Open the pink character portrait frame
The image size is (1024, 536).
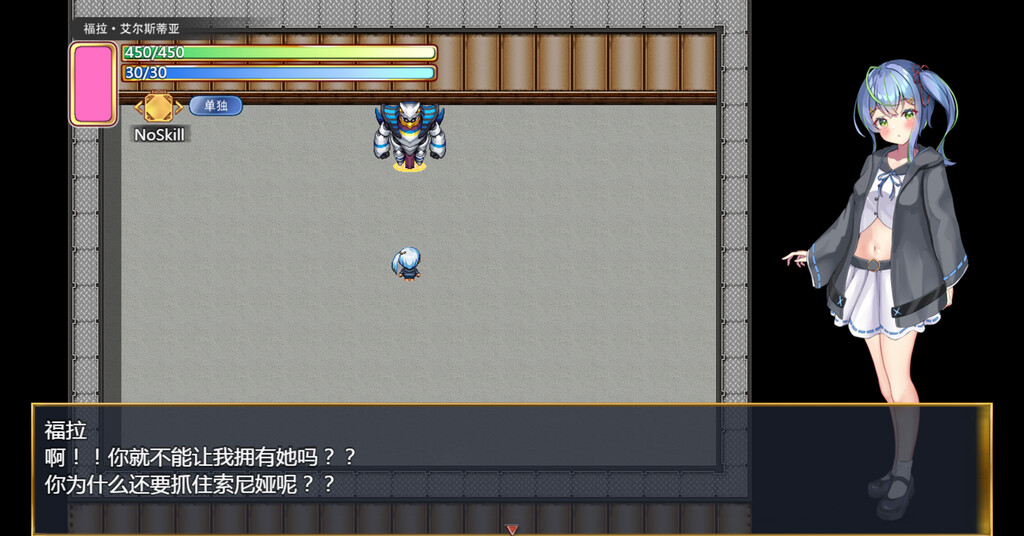(93, 84)
